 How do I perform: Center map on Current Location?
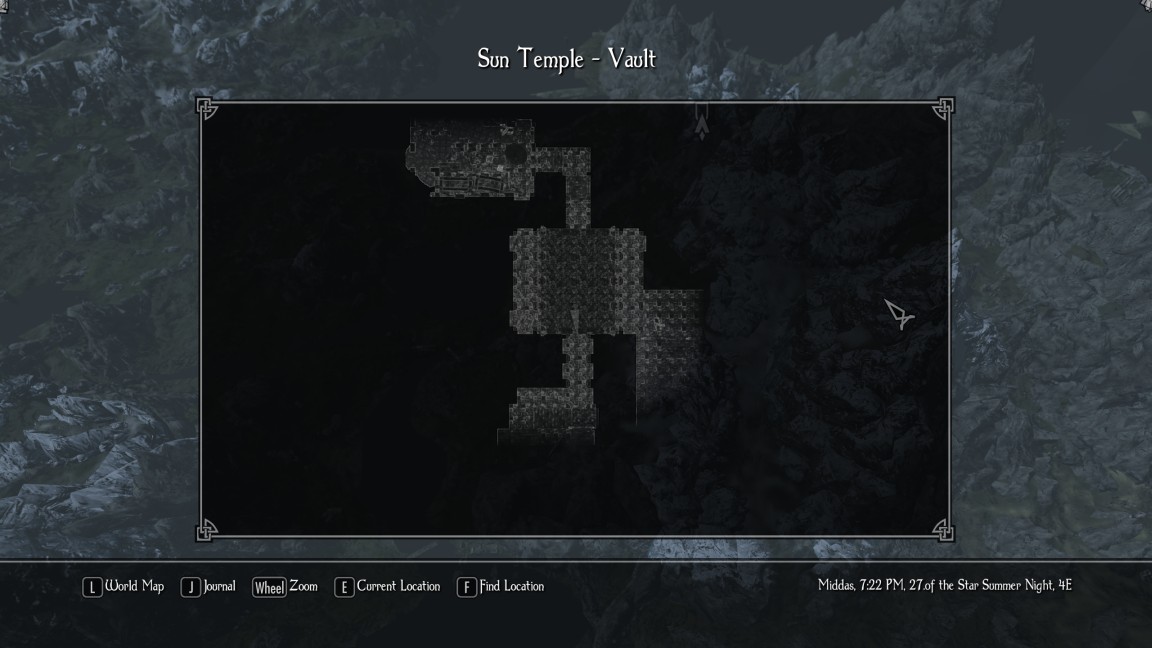click(388, 587)
